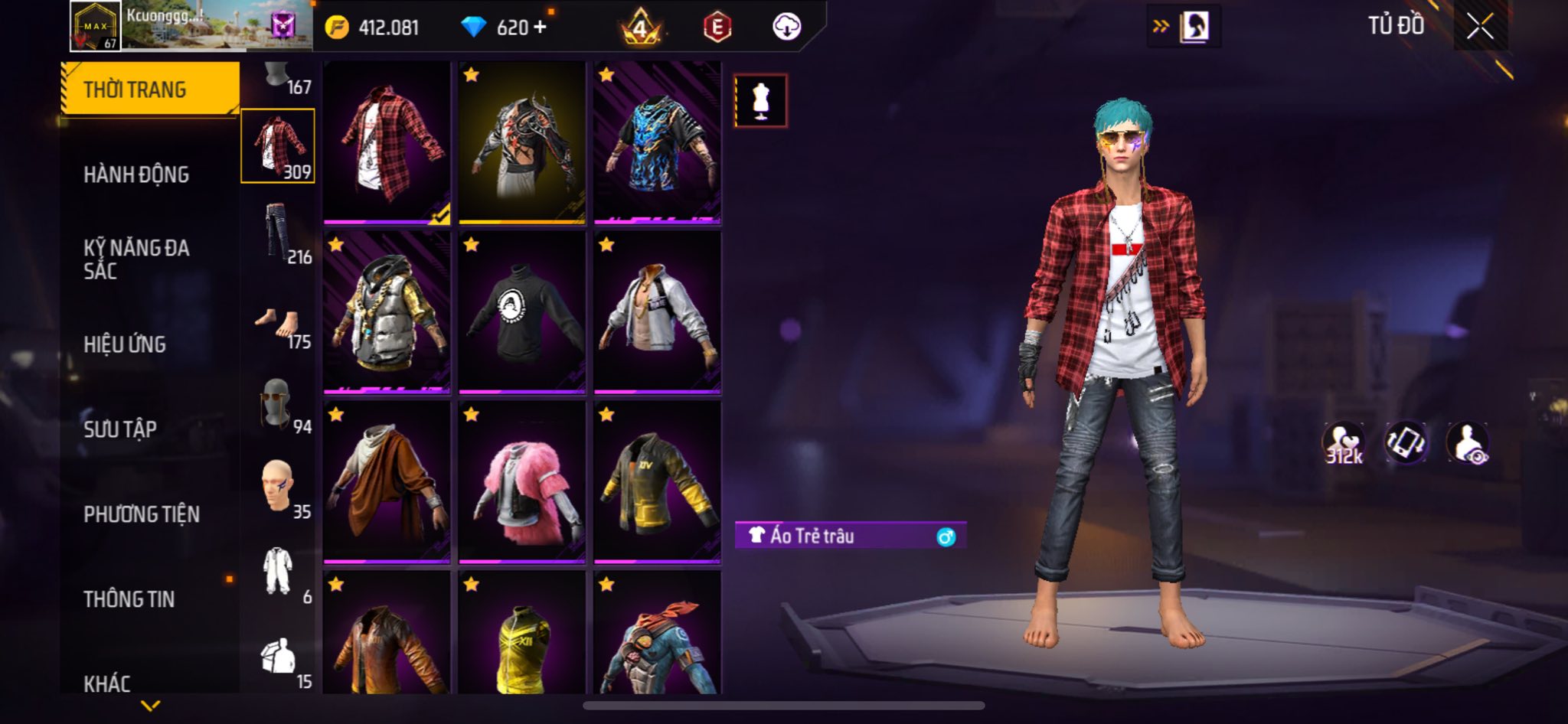Open the mask category with 94 items

pyautogui.click(x=279, y=404)
